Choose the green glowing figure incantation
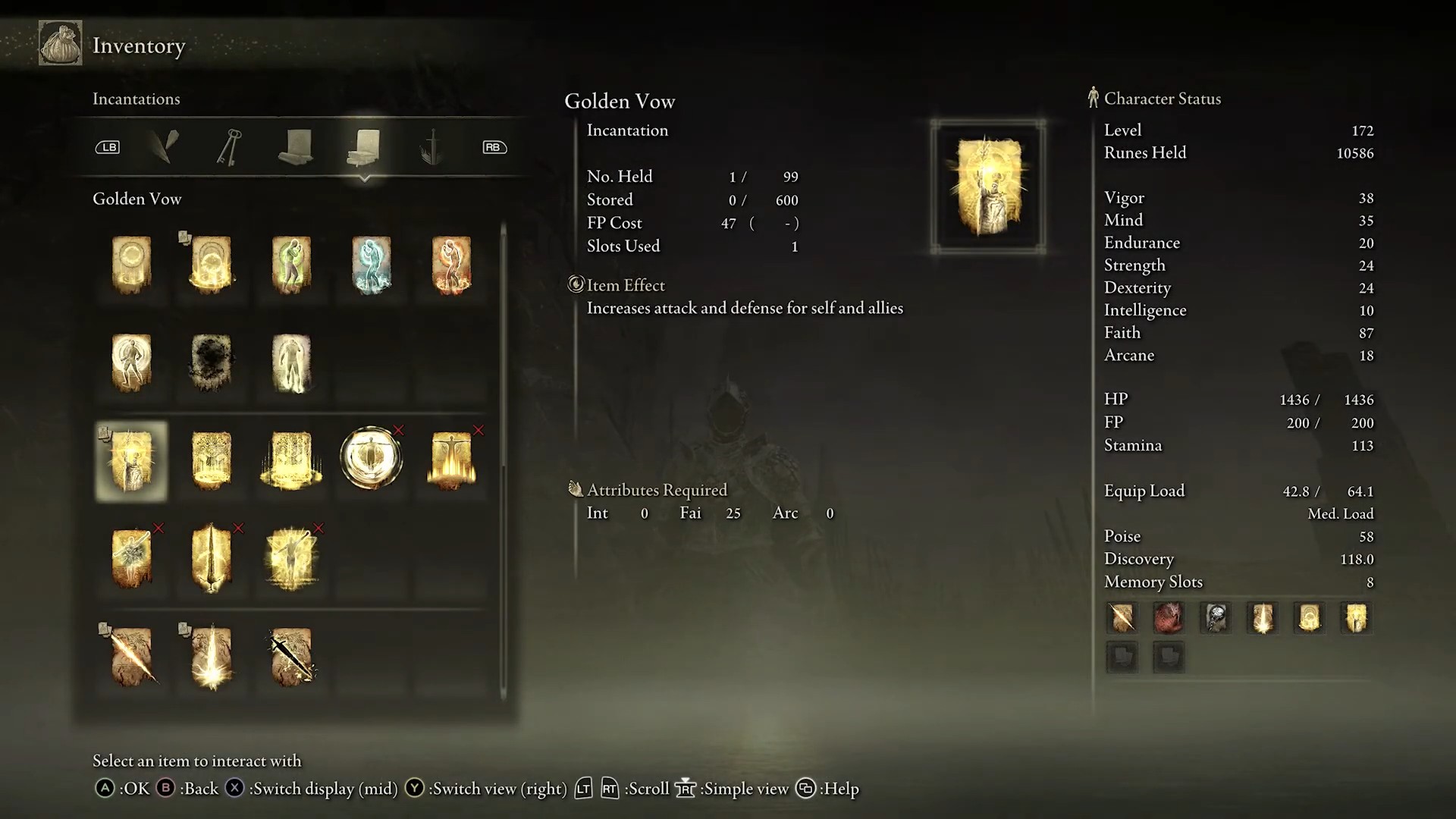 click(291, 265)
